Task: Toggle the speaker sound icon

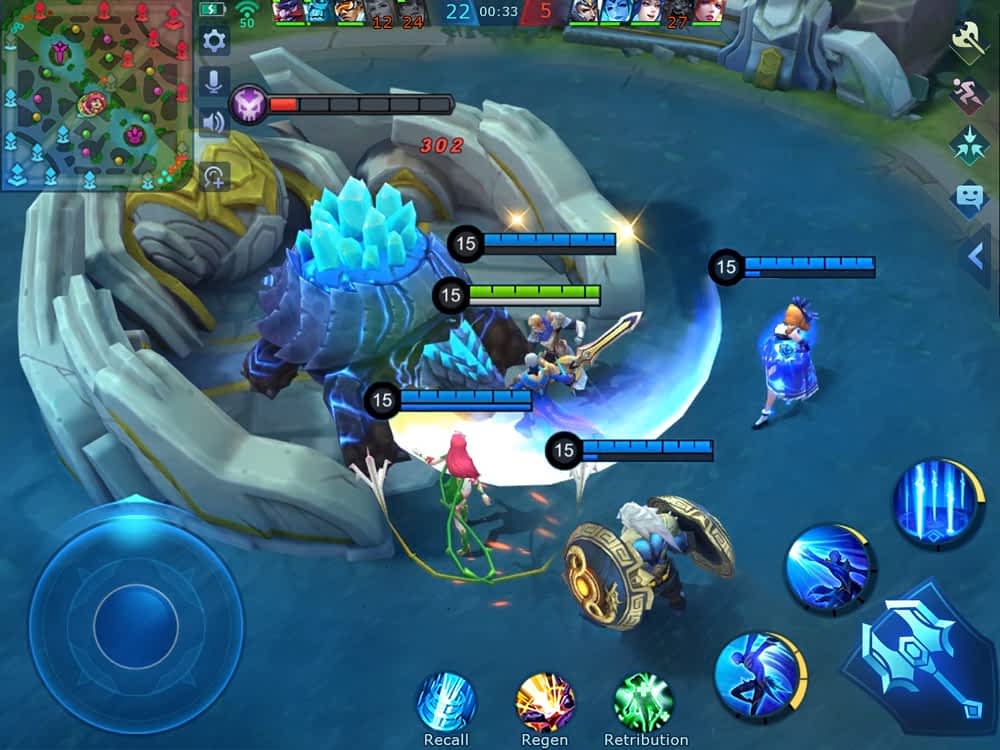Action: pos(214,123)
